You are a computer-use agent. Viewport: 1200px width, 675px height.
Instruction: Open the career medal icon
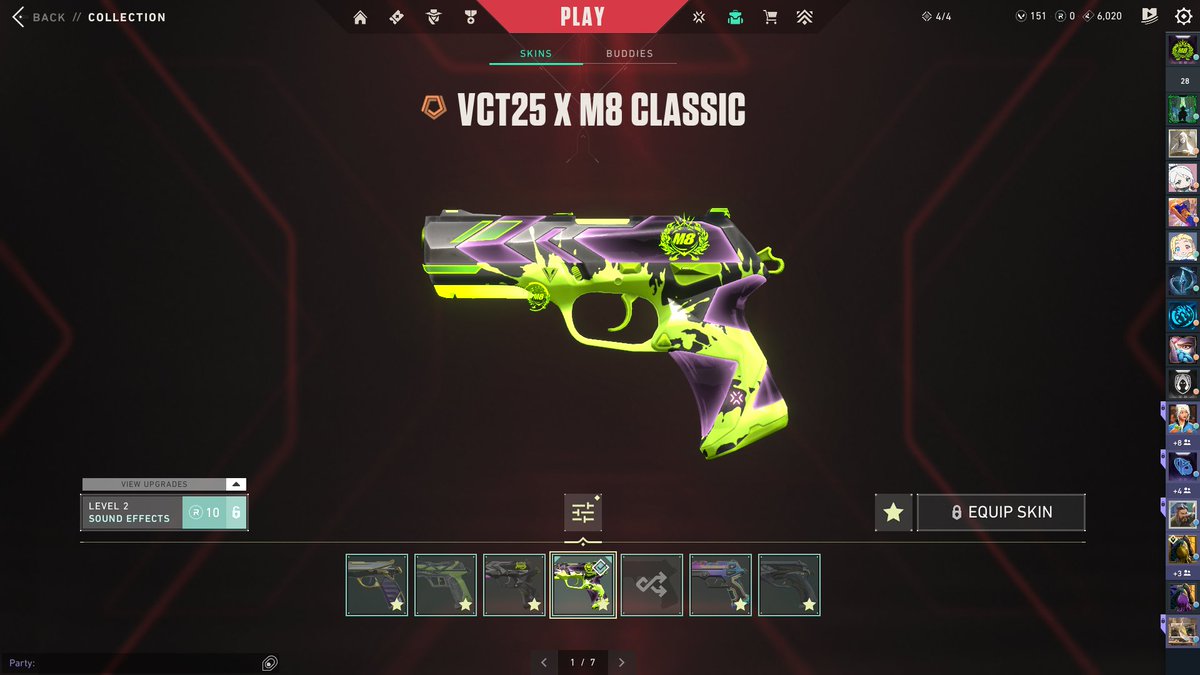click(470, 17)
